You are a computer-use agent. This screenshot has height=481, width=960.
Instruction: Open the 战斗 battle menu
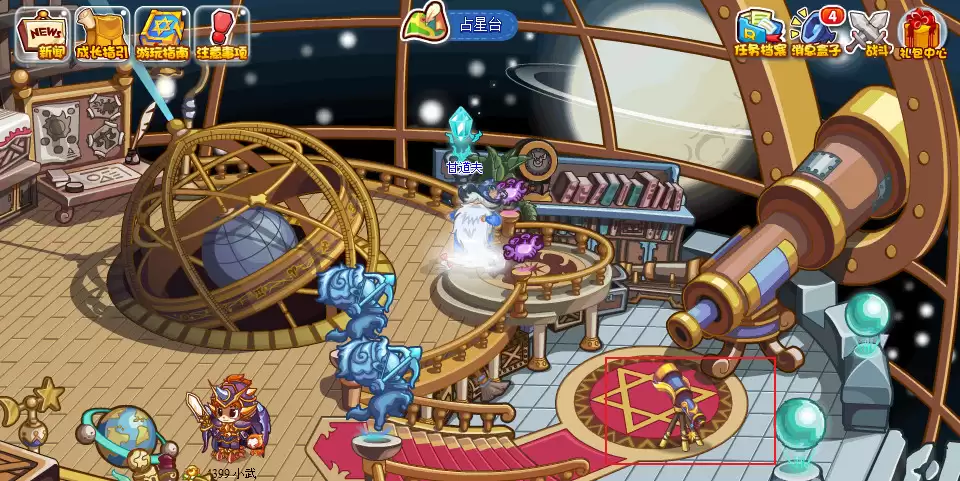pos(866,33)
